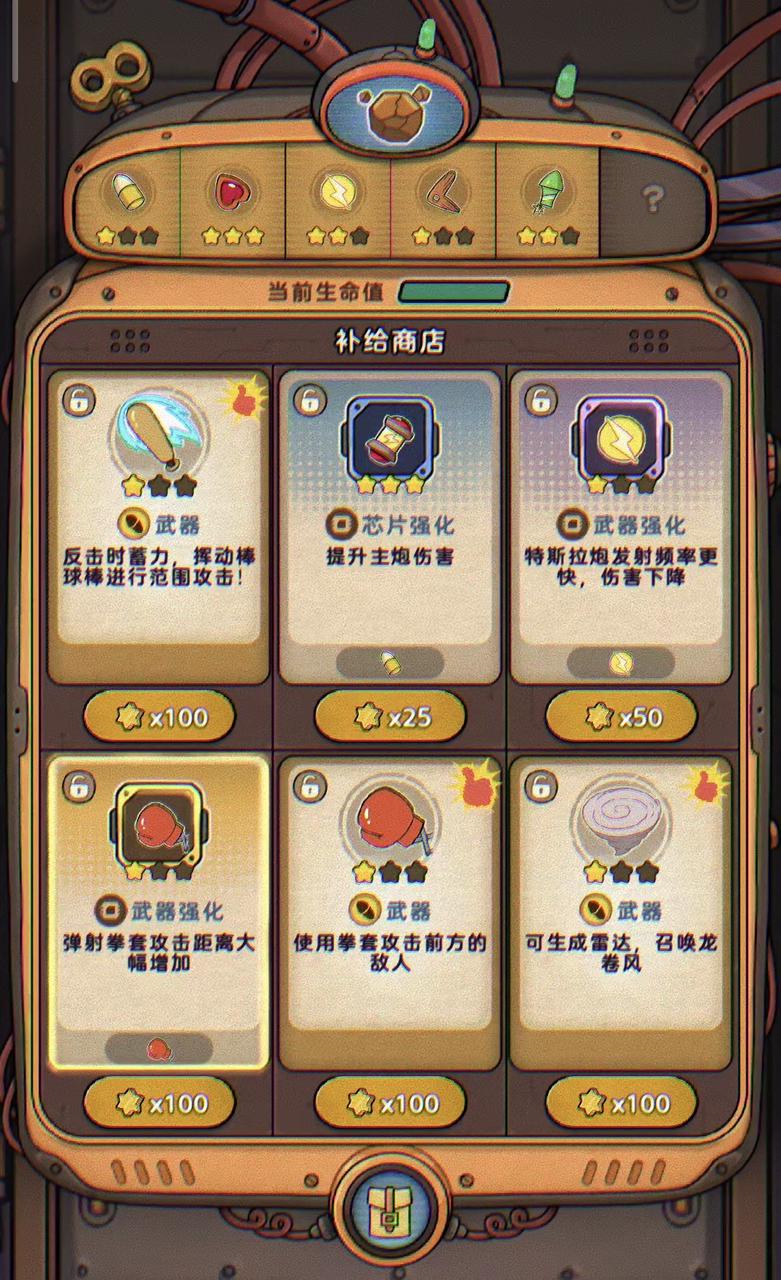
Task: Purchase the chip upgrade priced x25
Action: (390, 716)
